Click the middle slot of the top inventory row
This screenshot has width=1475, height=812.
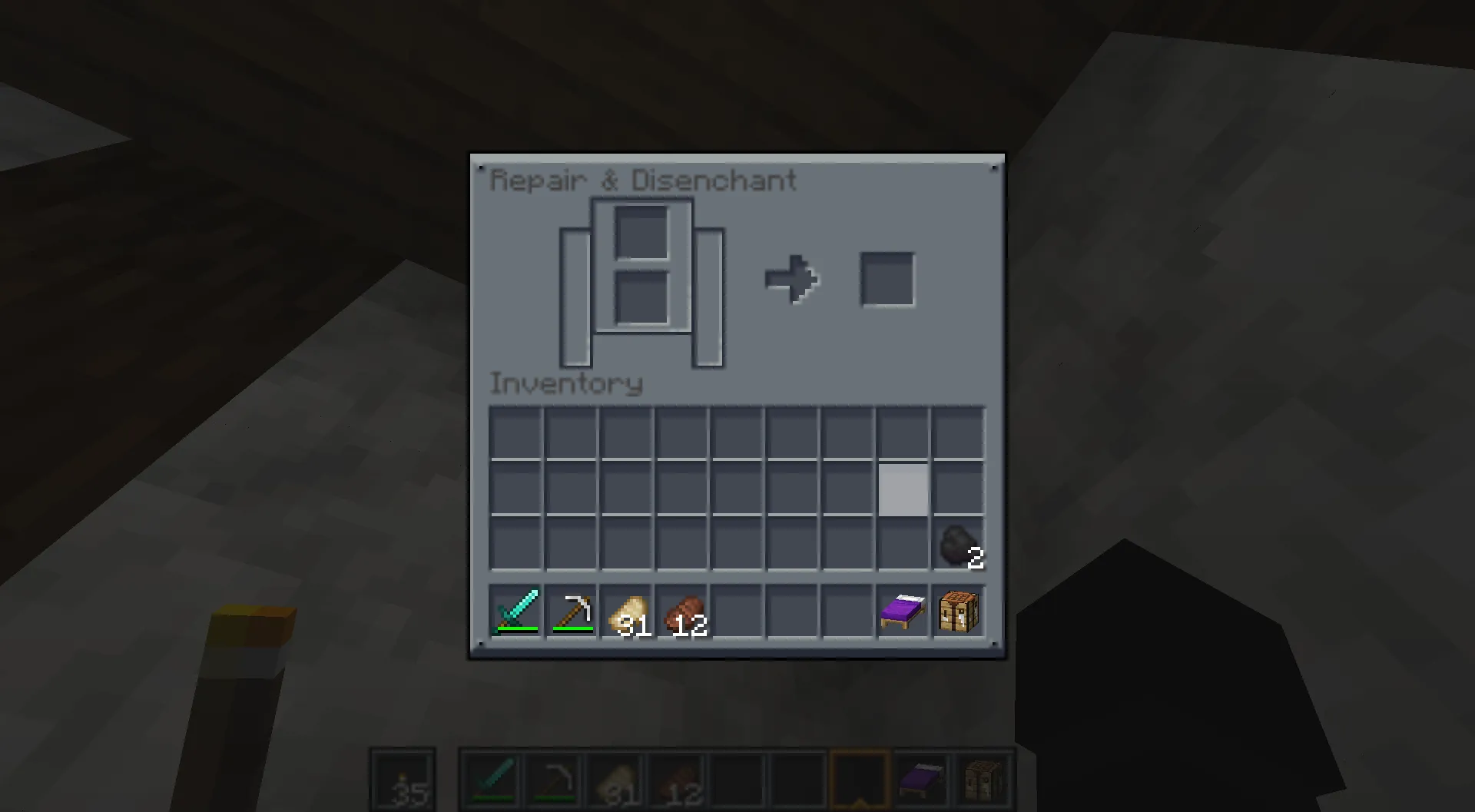(x=737, y=433)
